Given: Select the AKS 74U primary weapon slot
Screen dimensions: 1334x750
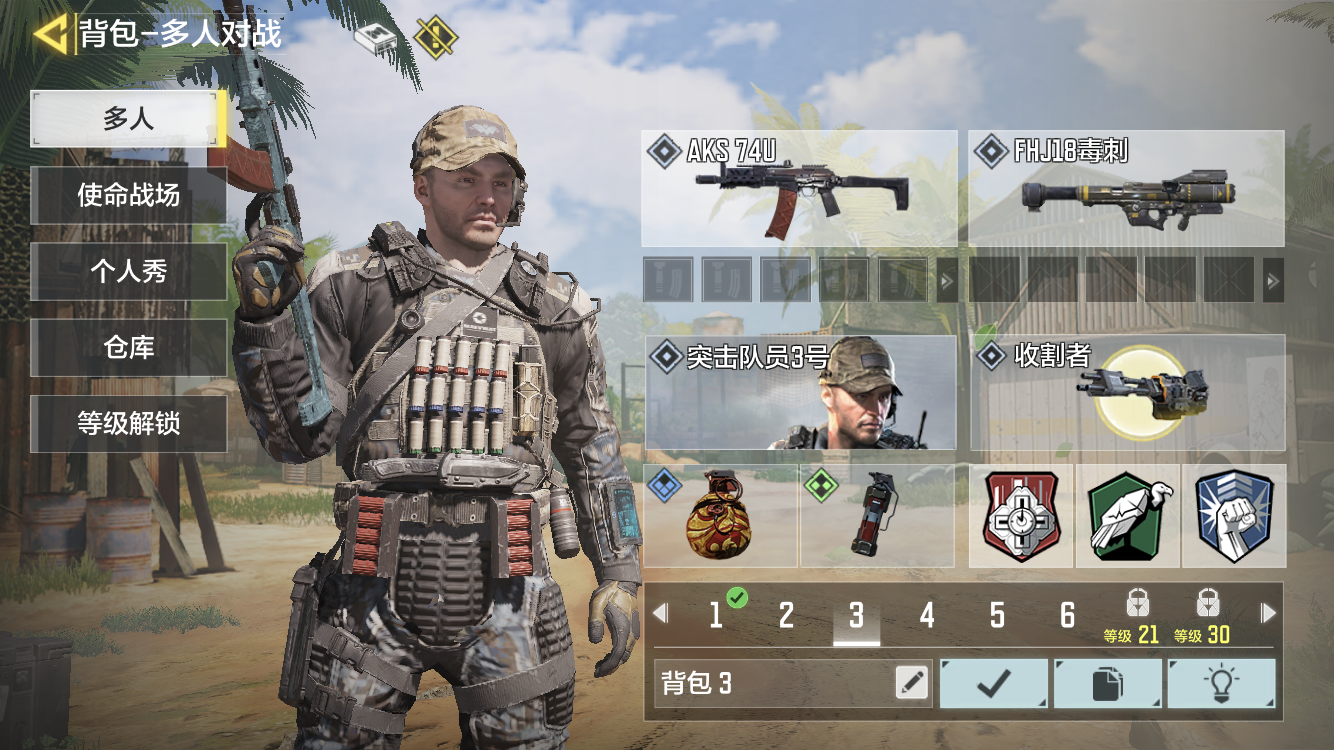Looking at the screenshot, I should (x=799, y=188).
